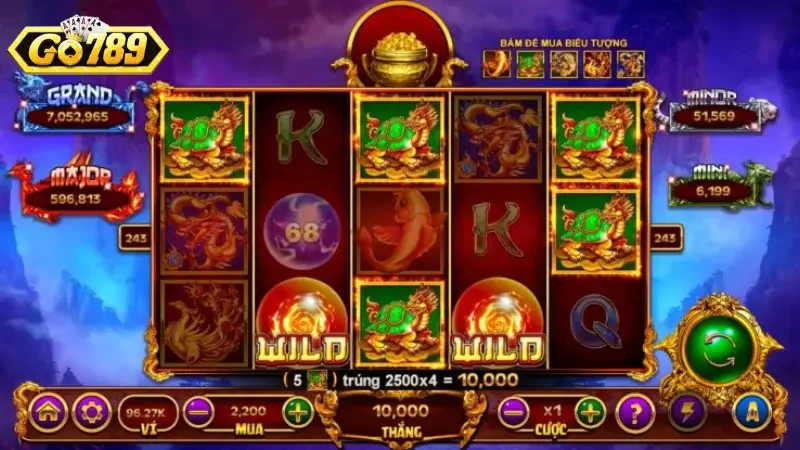This screenshot has width=800, height=450.
Task: Activate the auto-spin A button
Action: tap(752, 412)
